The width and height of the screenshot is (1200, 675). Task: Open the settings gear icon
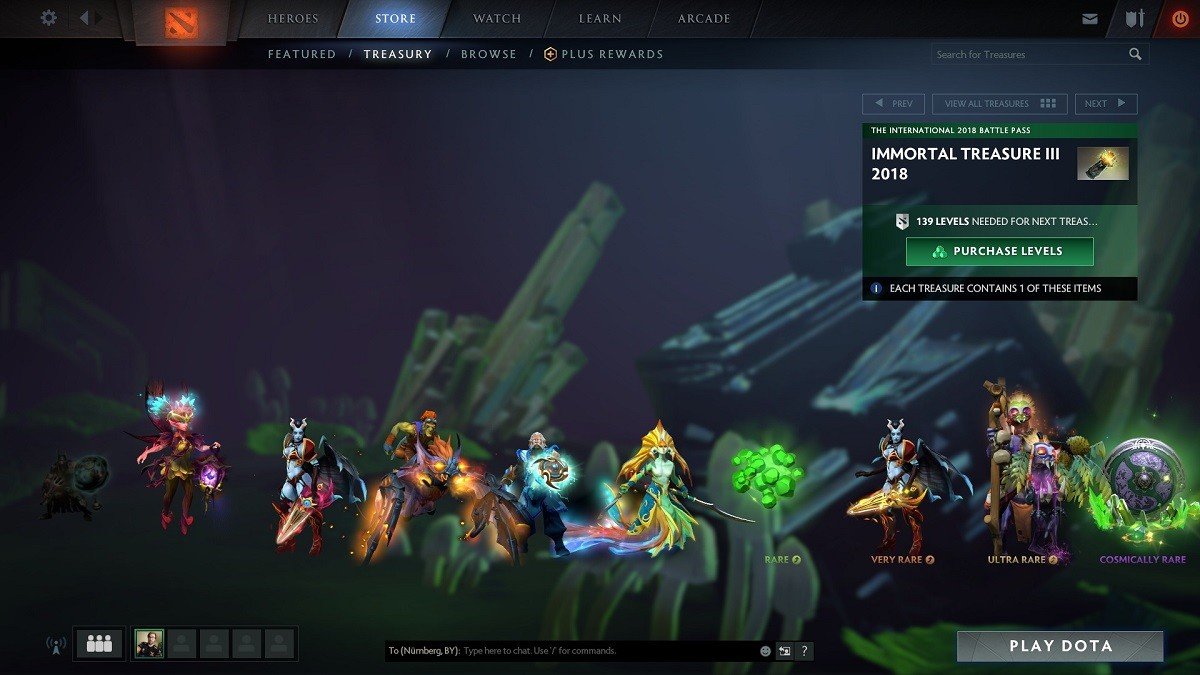point(48,18)
